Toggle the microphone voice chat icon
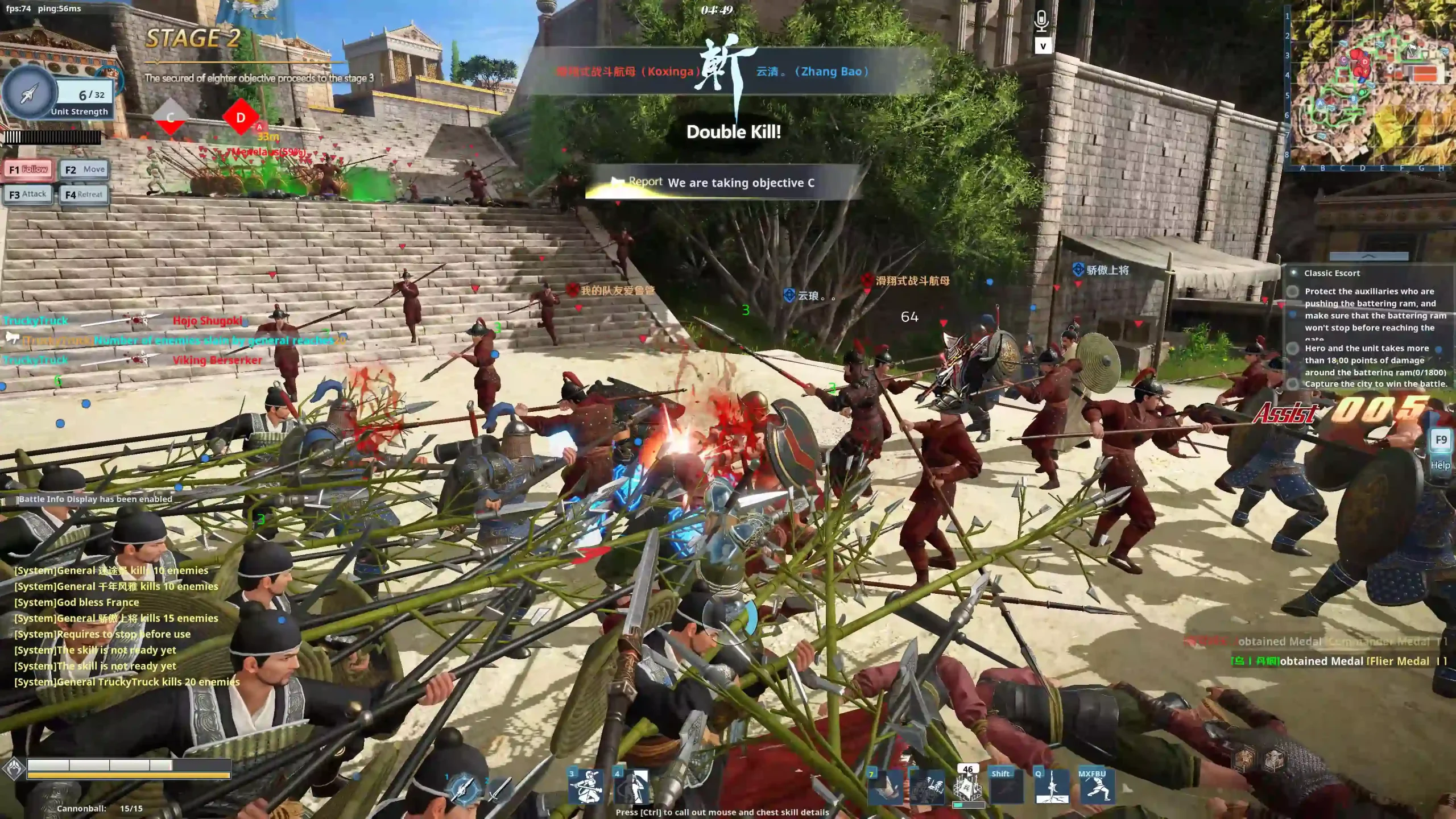Viewport: 1456px width, 819px height. coord(1041,22)
